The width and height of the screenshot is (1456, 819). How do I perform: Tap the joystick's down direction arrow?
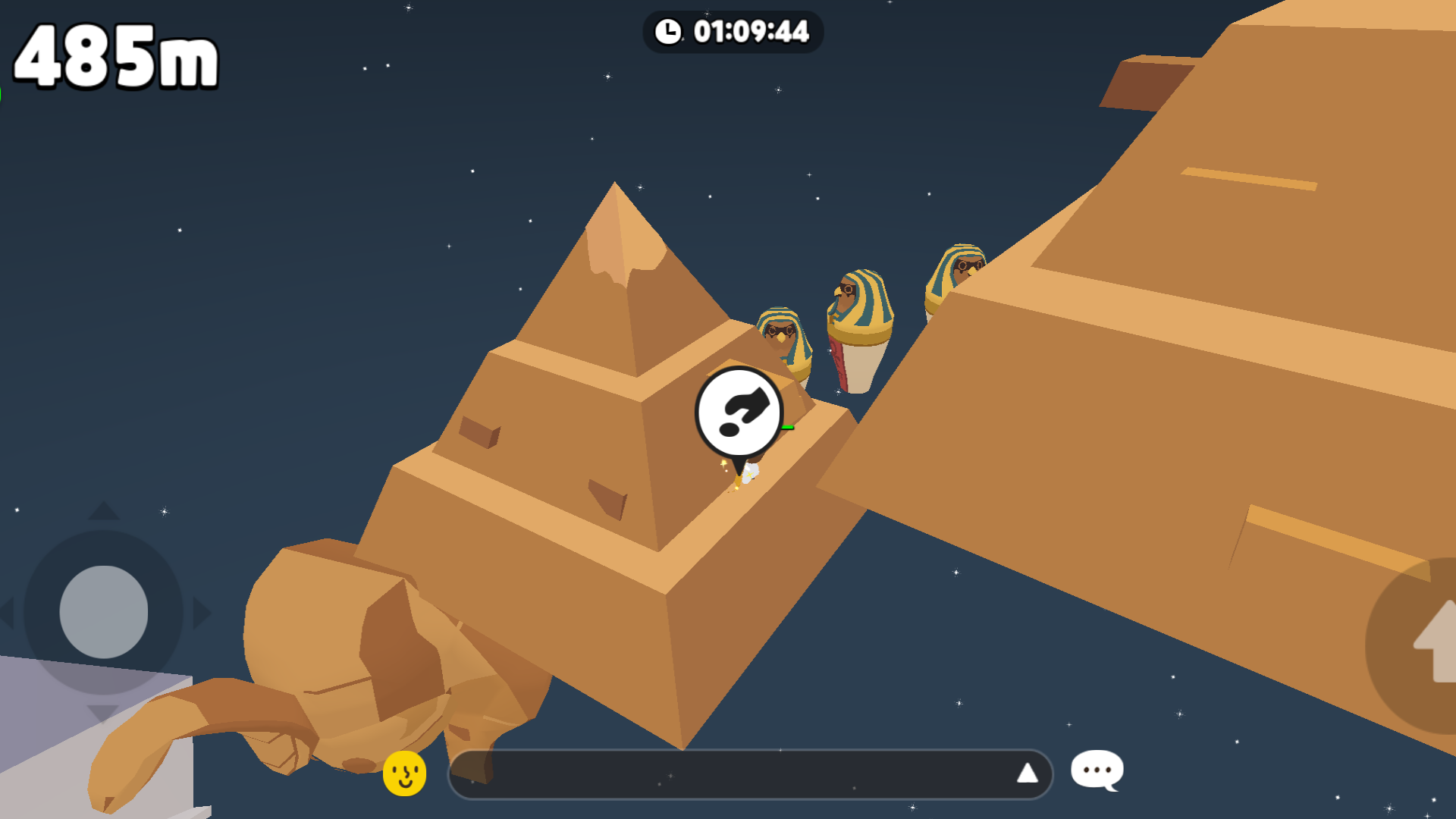click(x=102, y=713)
